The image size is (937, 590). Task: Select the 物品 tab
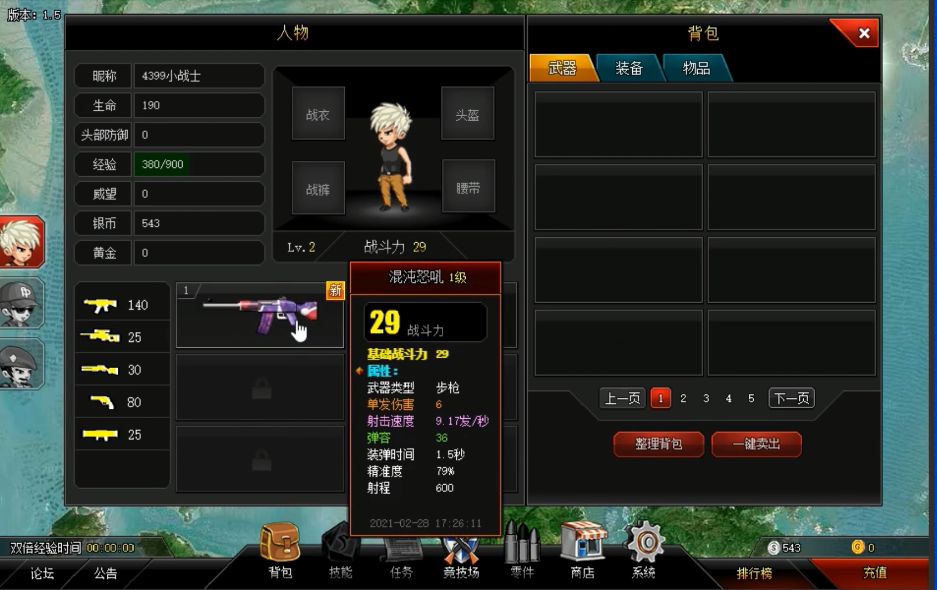[x=696, y=68]
